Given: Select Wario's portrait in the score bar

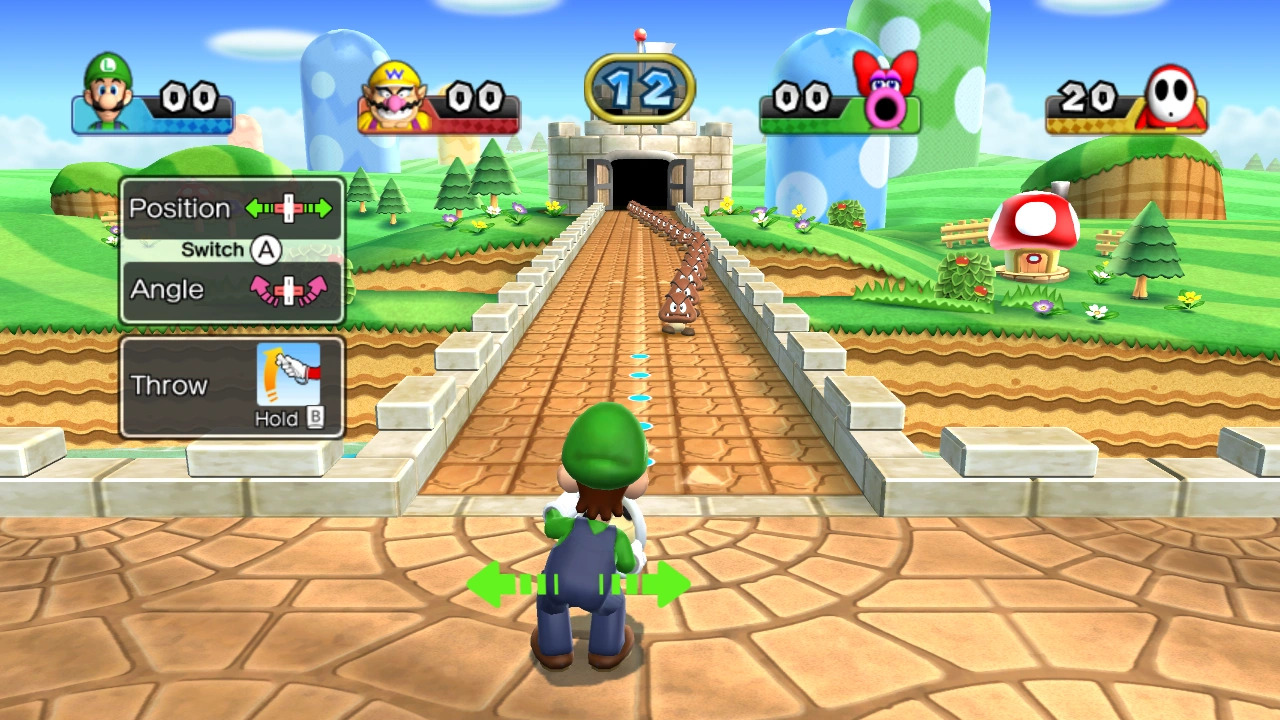Looking at the screenshot, I should point(391,96).
